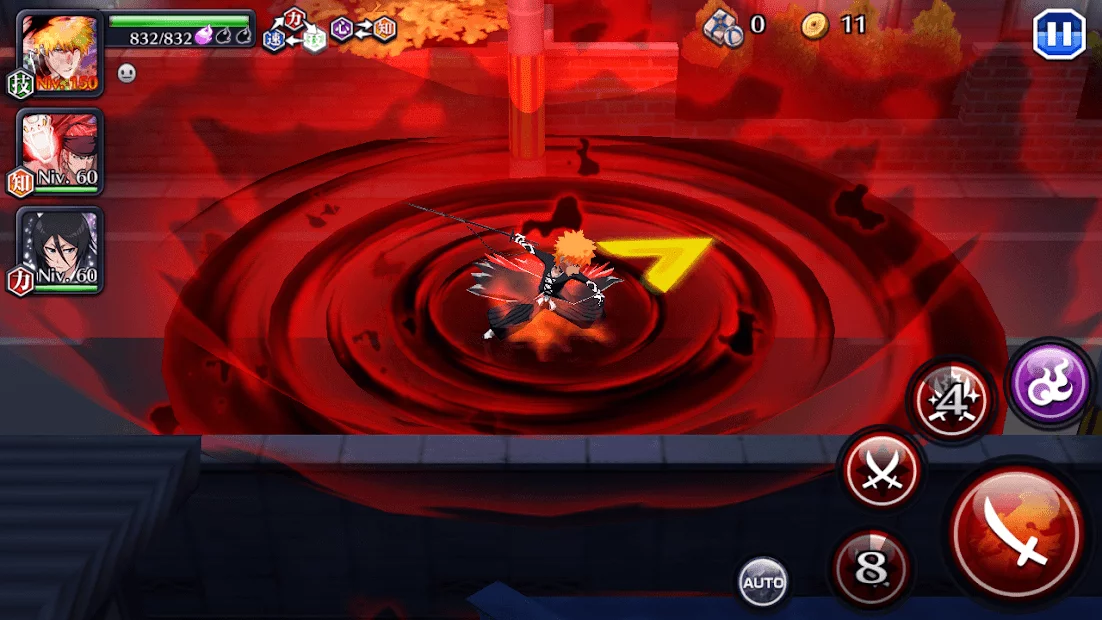The image size is (1102, 620).
Task: Switch to the red-haired Niv. 60 character
Action: 60,152
